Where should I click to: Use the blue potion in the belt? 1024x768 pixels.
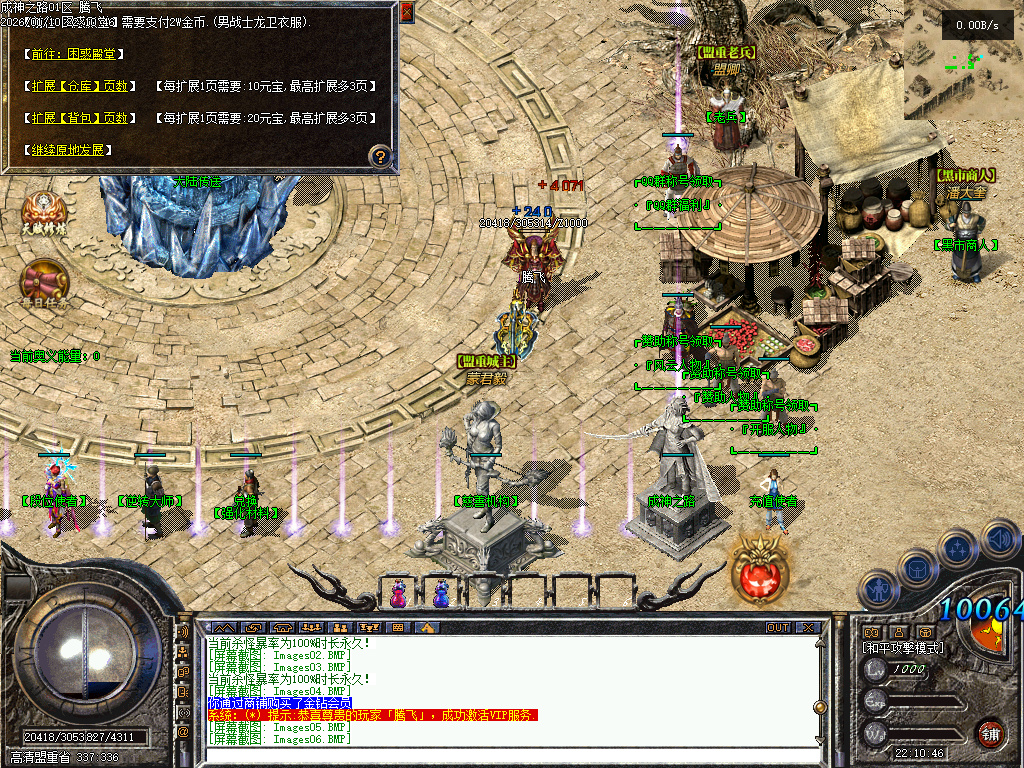pos(440,593)
